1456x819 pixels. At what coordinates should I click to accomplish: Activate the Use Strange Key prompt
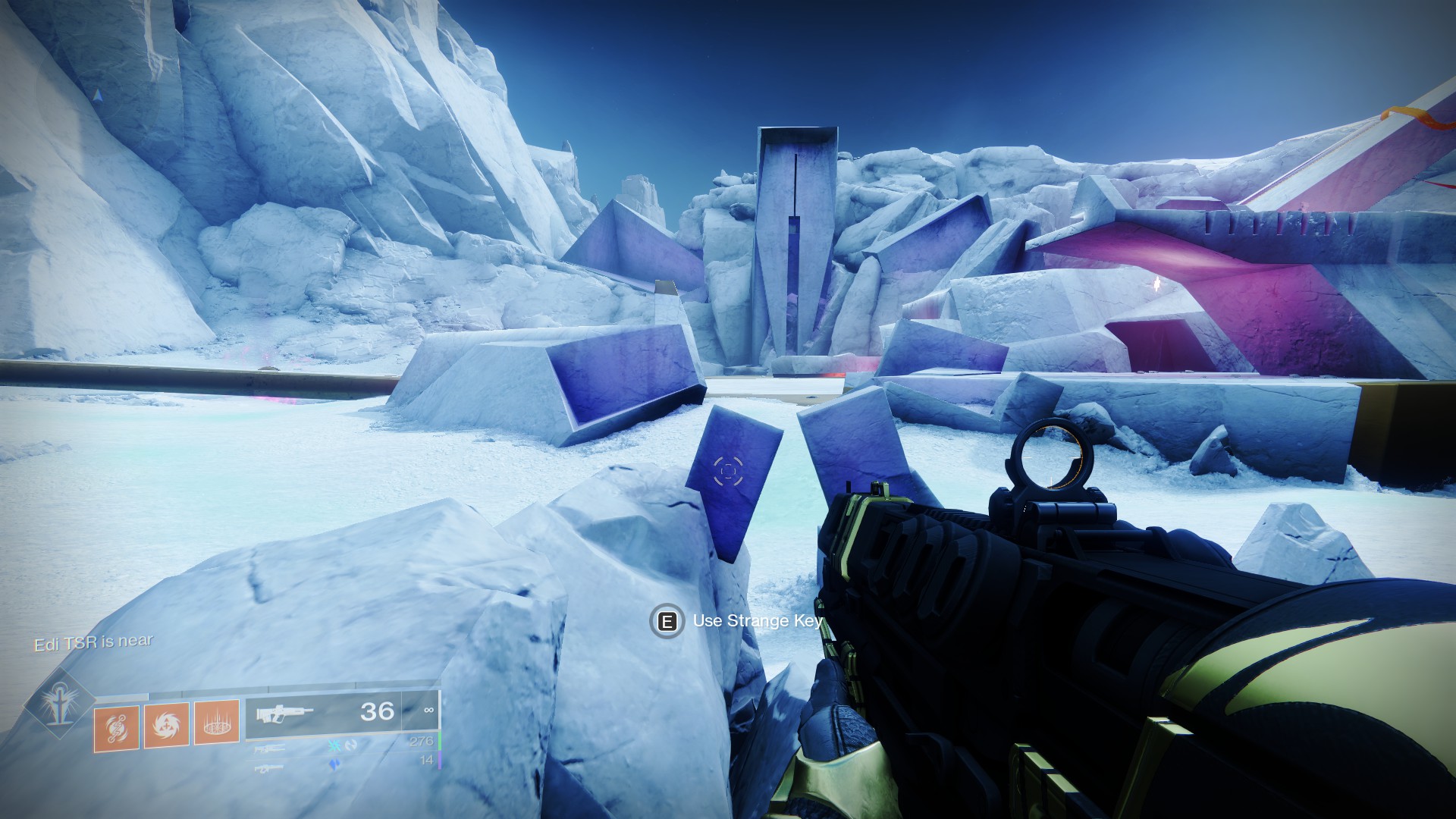(757, 621)
